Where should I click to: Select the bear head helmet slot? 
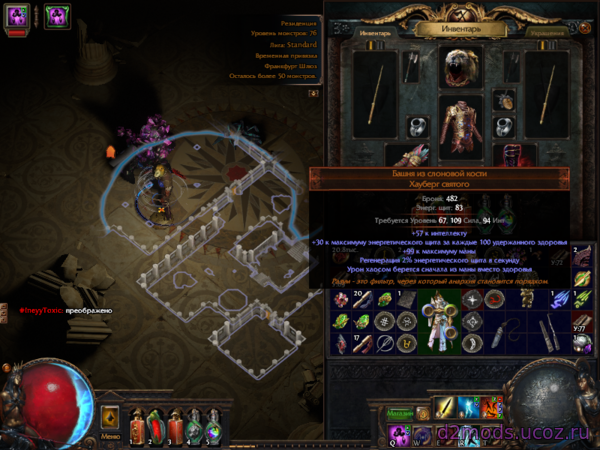(x=461, y=66)
